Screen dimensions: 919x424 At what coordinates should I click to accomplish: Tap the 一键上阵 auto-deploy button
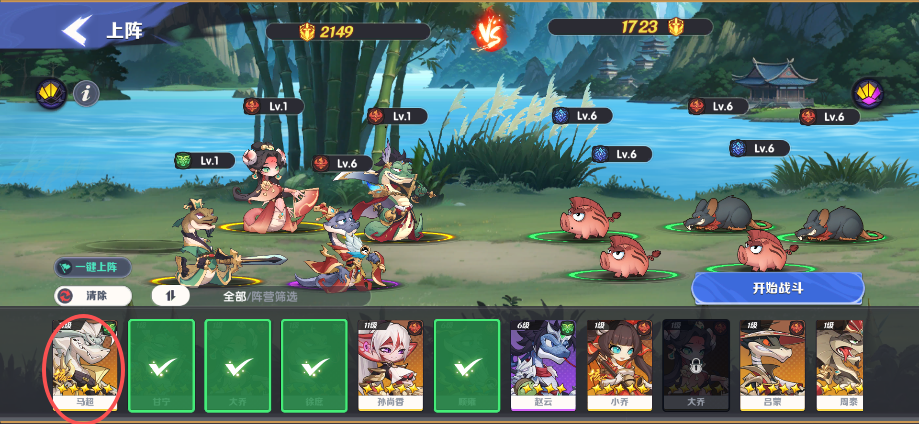[x=94, y=267]
